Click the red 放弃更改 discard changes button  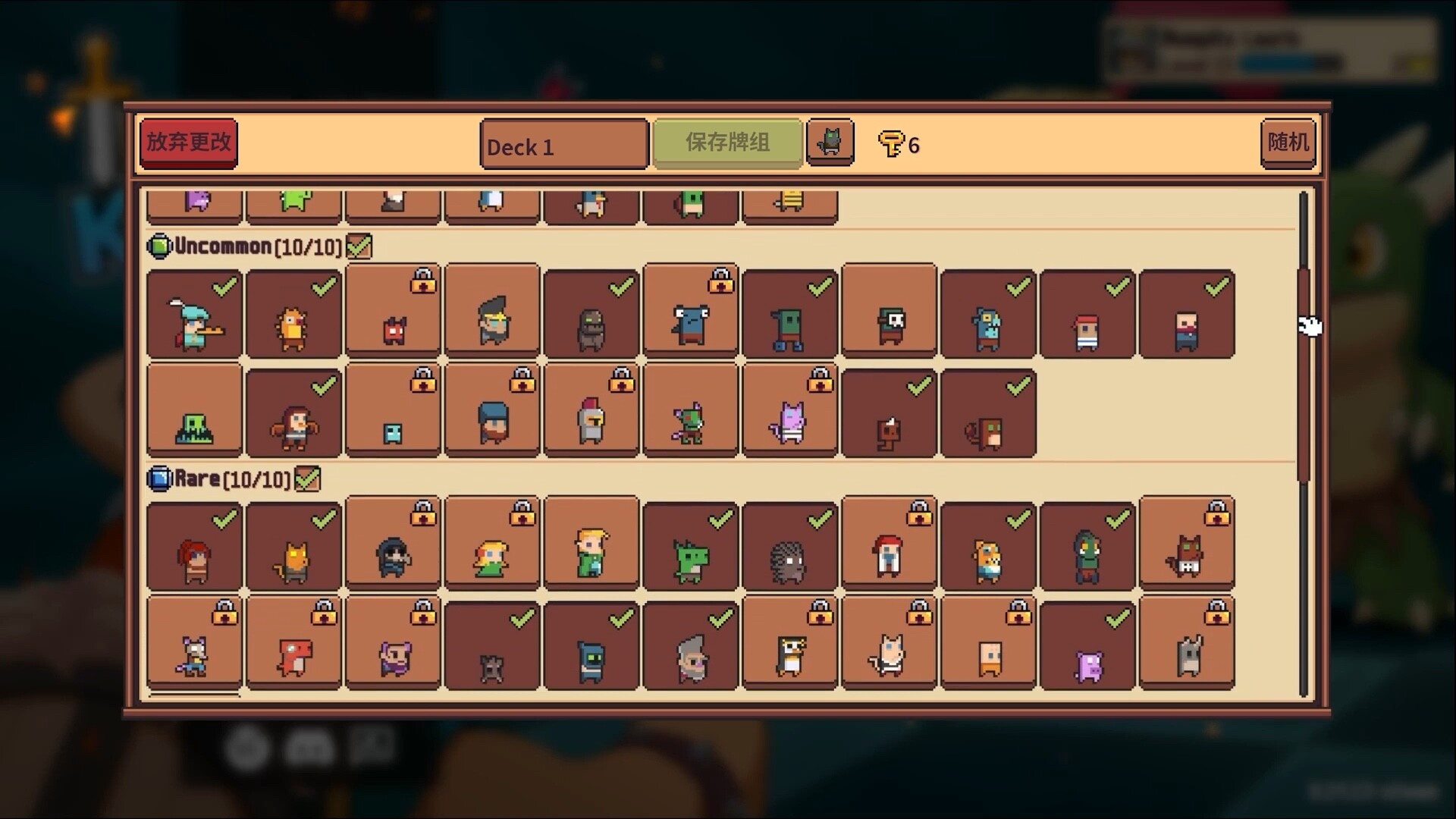[x=188, y=143]
